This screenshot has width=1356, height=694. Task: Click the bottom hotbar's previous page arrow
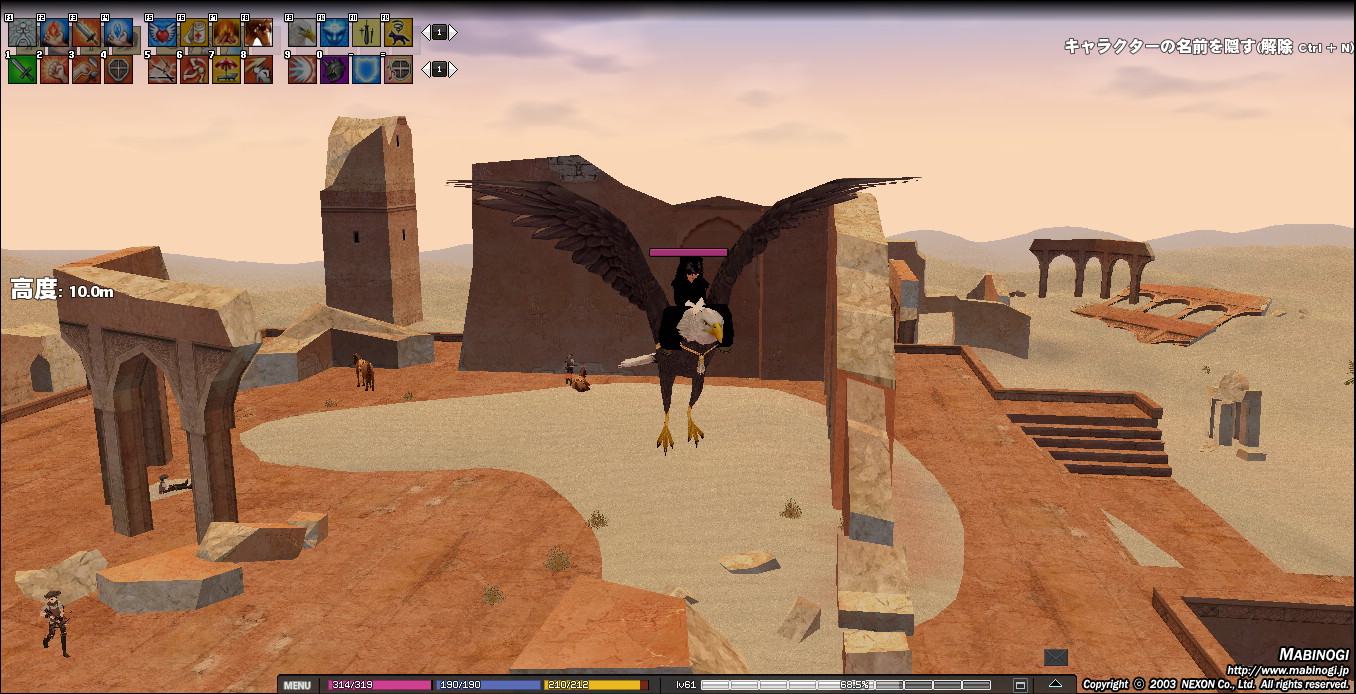(425, 69)
